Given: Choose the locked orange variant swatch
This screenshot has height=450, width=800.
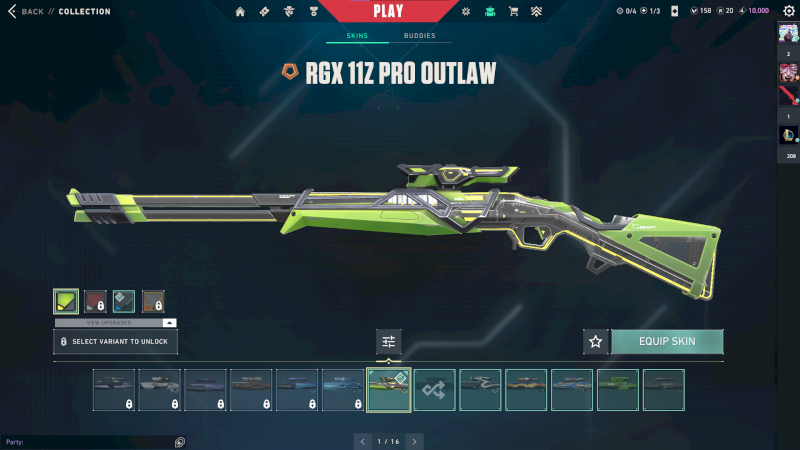Looking at the screenshot, I should click(153, 301).
